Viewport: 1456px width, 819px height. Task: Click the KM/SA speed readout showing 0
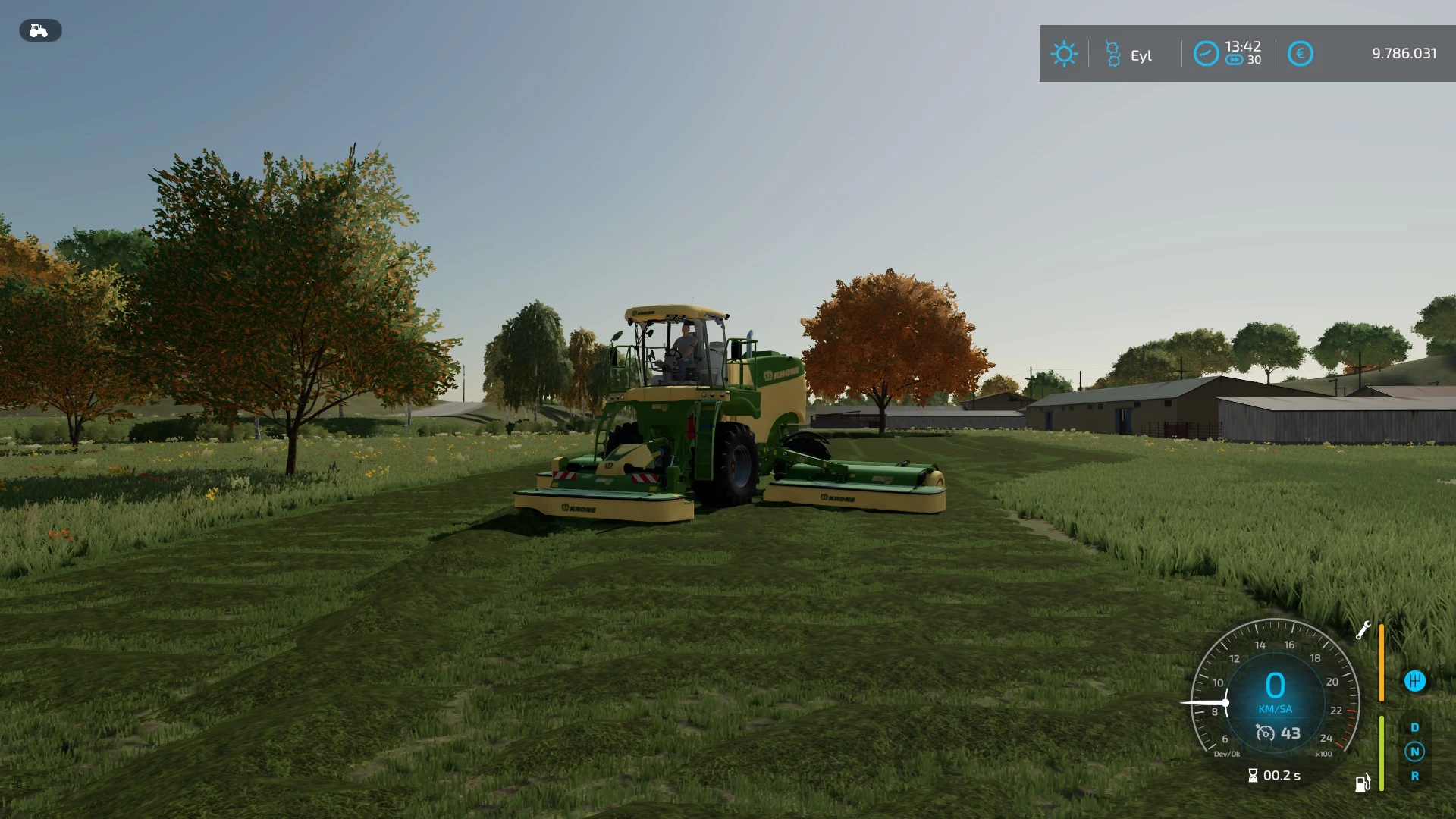click(1276, 686)
